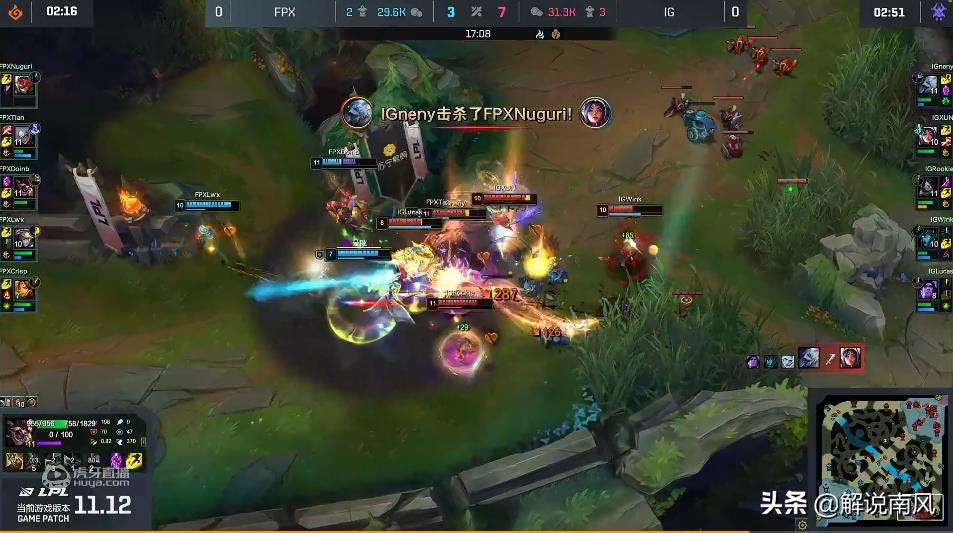This screenshot has height=533, width=953.
Task: Click the FPX team name in scoreboard
Action: click(284, 12)
